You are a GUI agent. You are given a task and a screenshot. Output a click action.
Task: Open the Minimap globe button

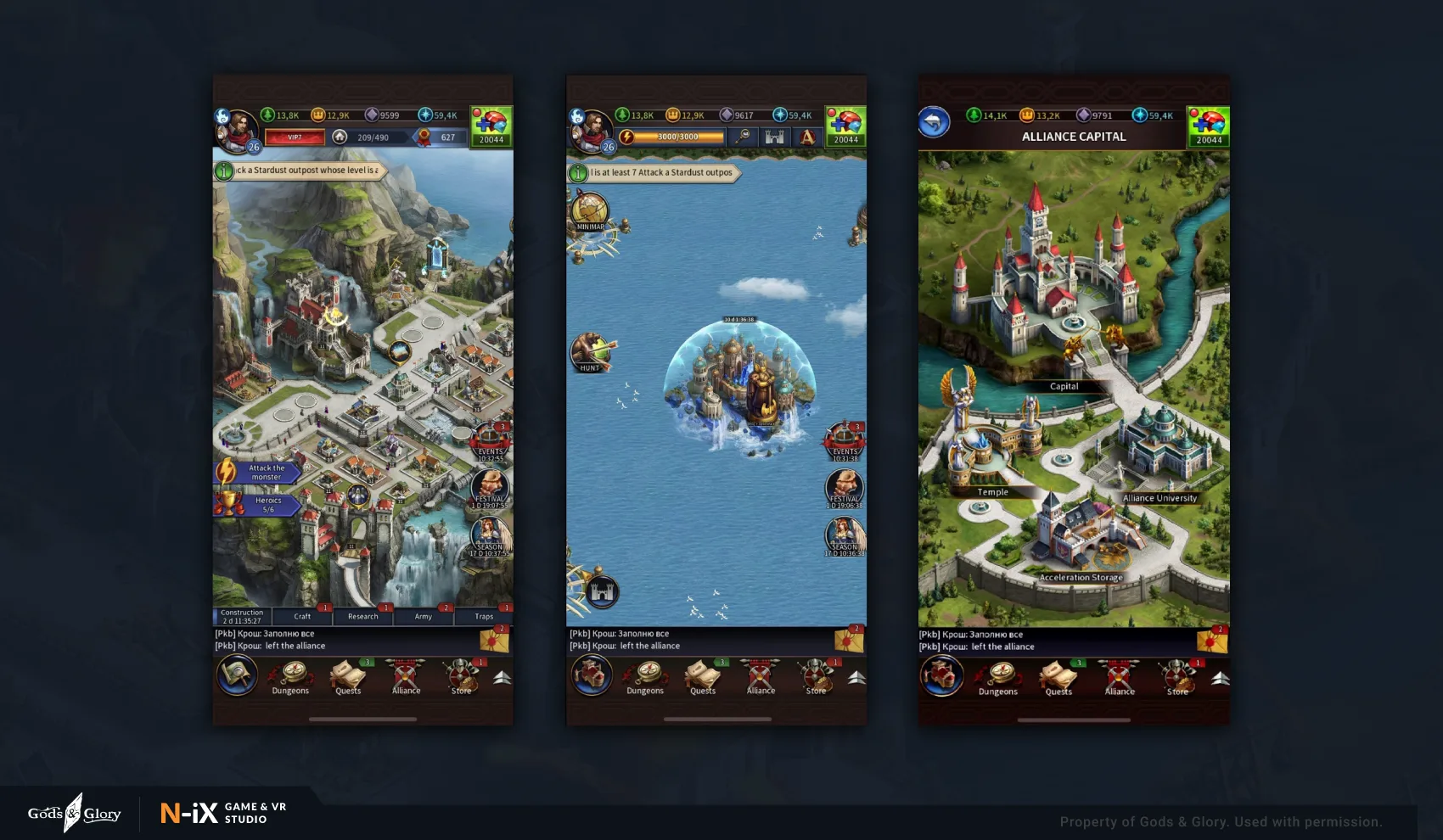click(x=590, y=212)
